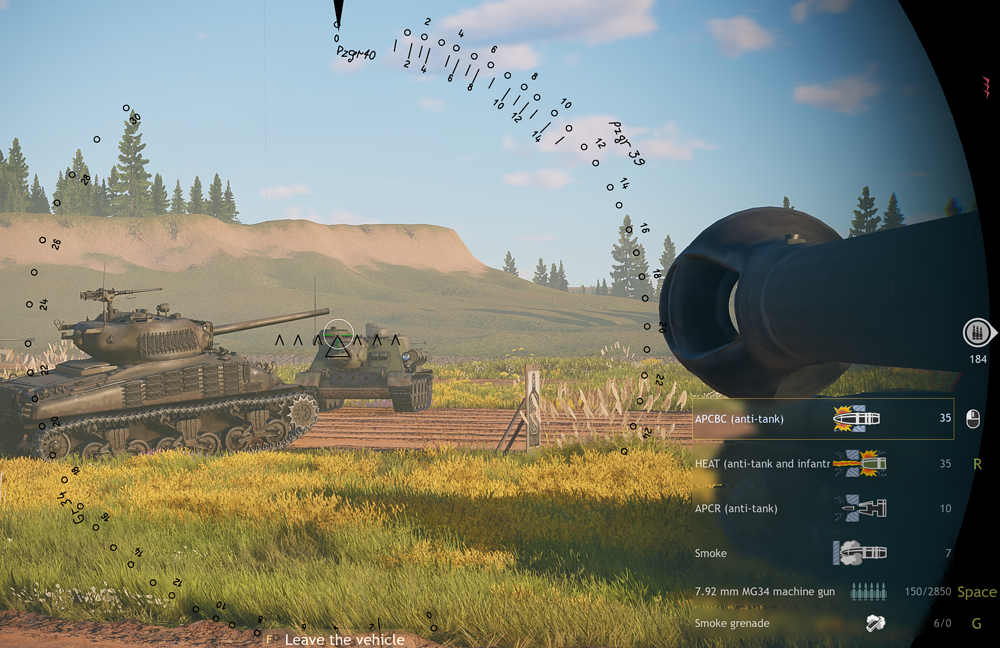Image resolution: width=1000 pixels, height=648 pixels.
Task: Select the APCBC (anti-tank) shell
Action: (822, 419)
